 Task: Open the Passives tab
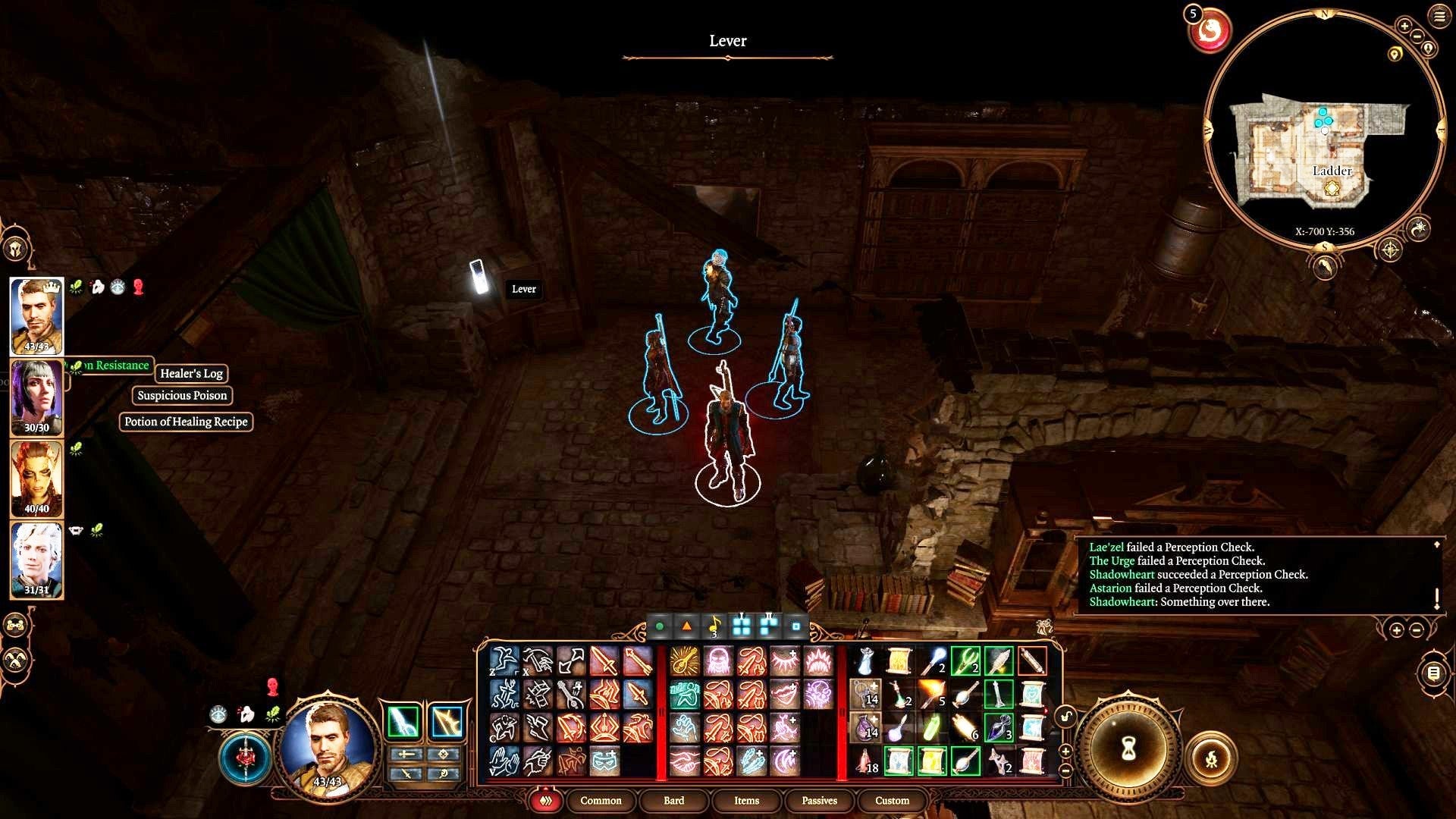pos(818,801)
